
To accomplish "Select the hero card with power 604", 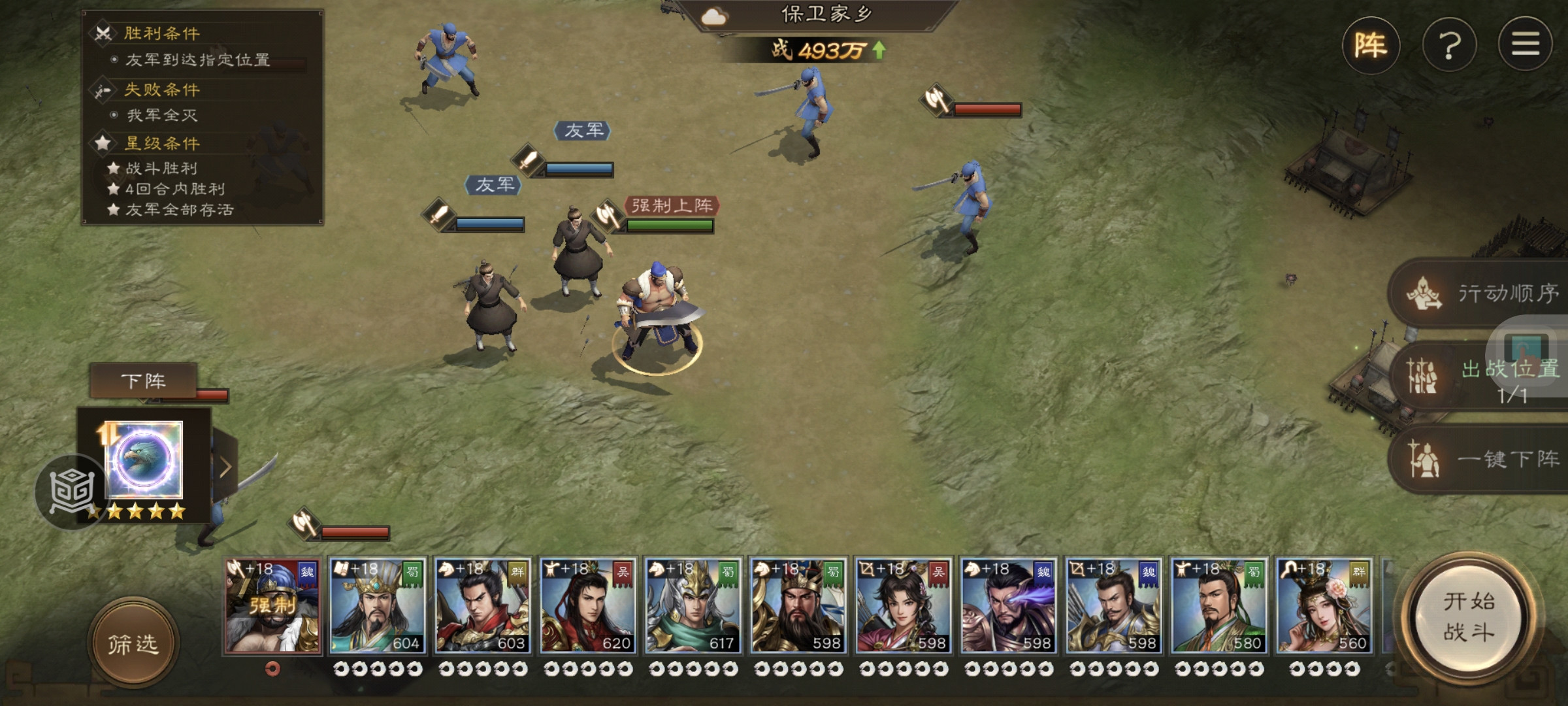I will click(378, 605).
